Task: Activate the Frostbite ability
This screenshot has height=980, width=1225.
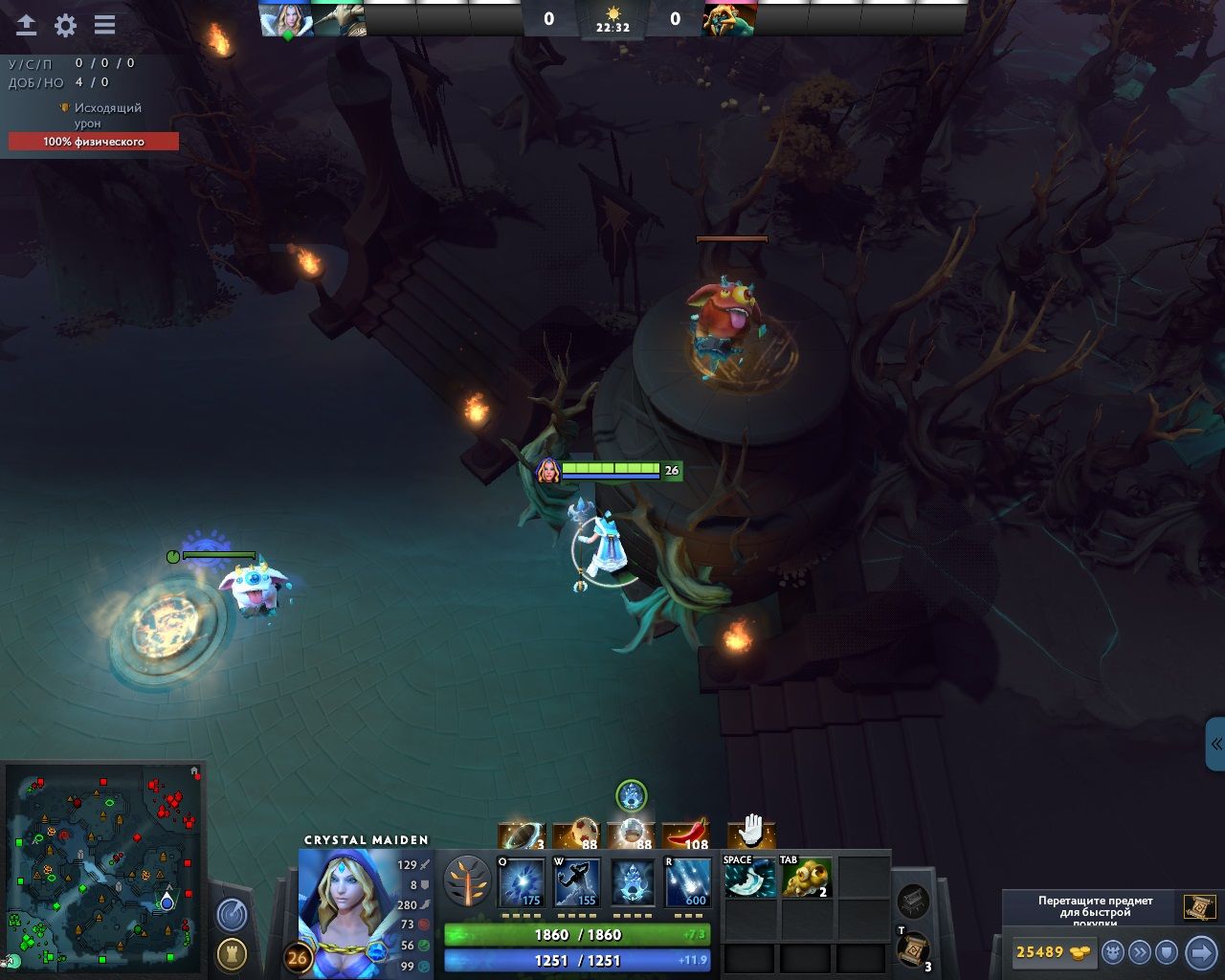Action: (577, 882)
